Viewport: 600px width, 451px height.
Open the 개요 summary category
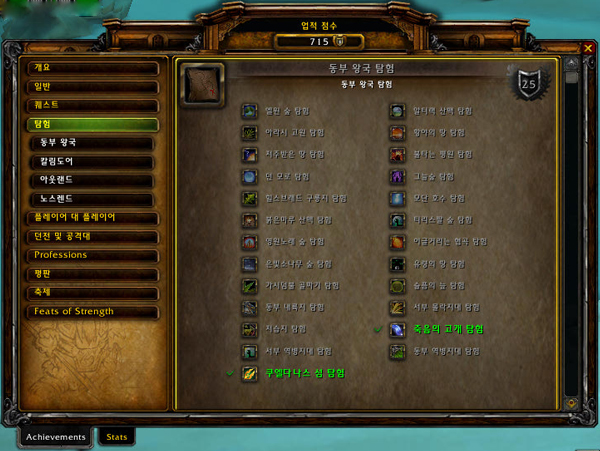pos(92,68)
